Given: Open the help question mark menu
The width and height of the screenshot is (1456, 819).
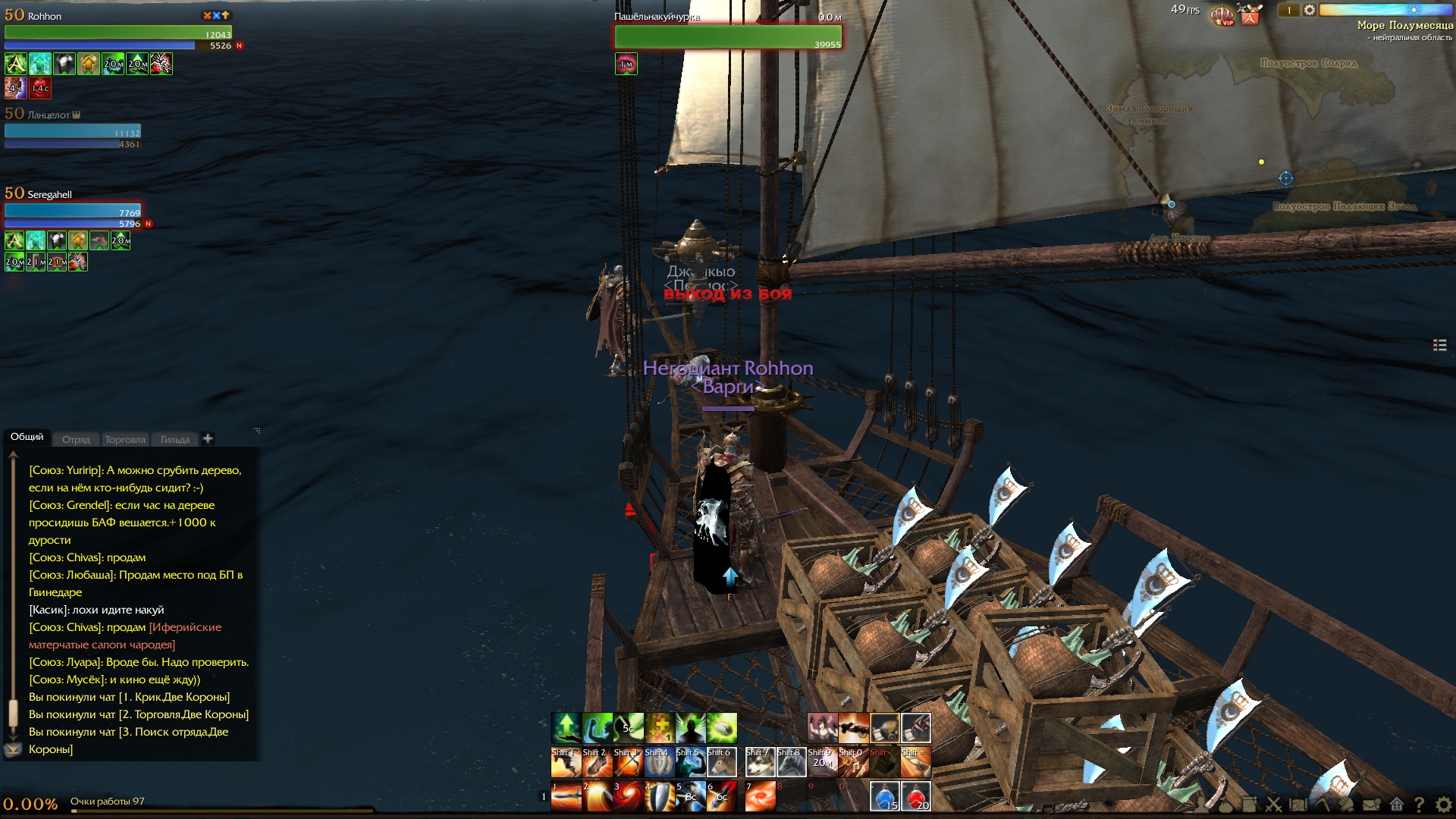Looking at the screenshot, I should 1419,805.
